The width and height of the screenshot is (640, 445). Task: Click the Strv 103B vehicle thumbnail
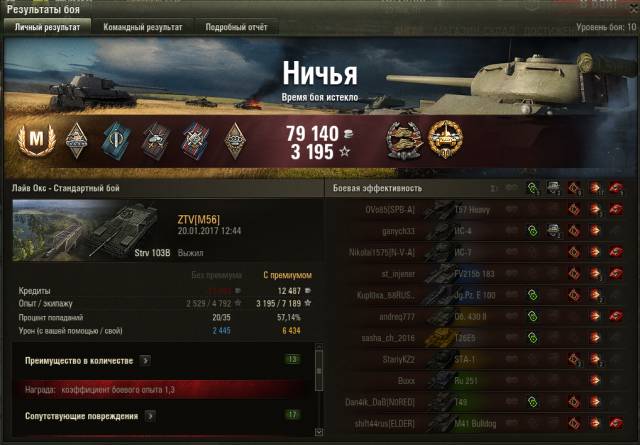tap(90, 233)
